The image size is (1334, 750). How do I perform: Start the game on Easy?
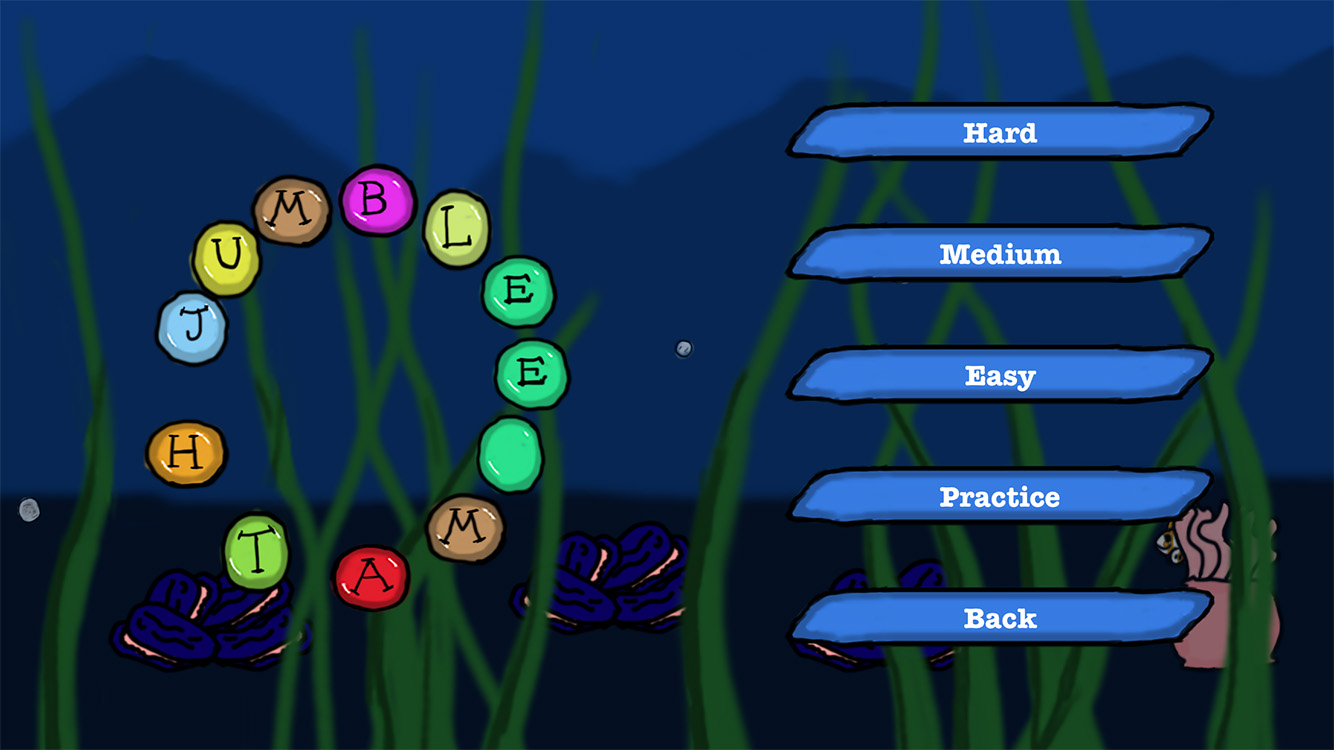pos(1000,376)
